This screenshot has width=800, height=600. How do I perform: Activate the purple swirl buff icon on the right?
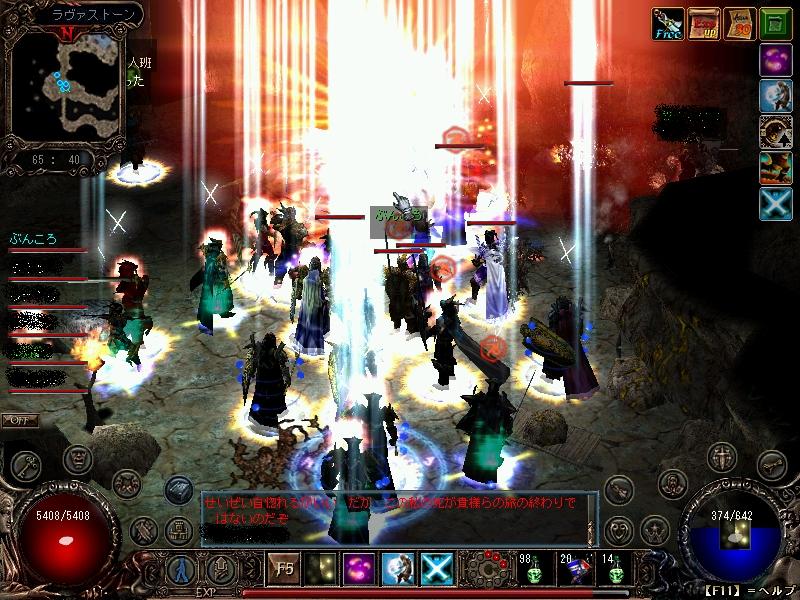pyautogui.click(x=775, y=60)
